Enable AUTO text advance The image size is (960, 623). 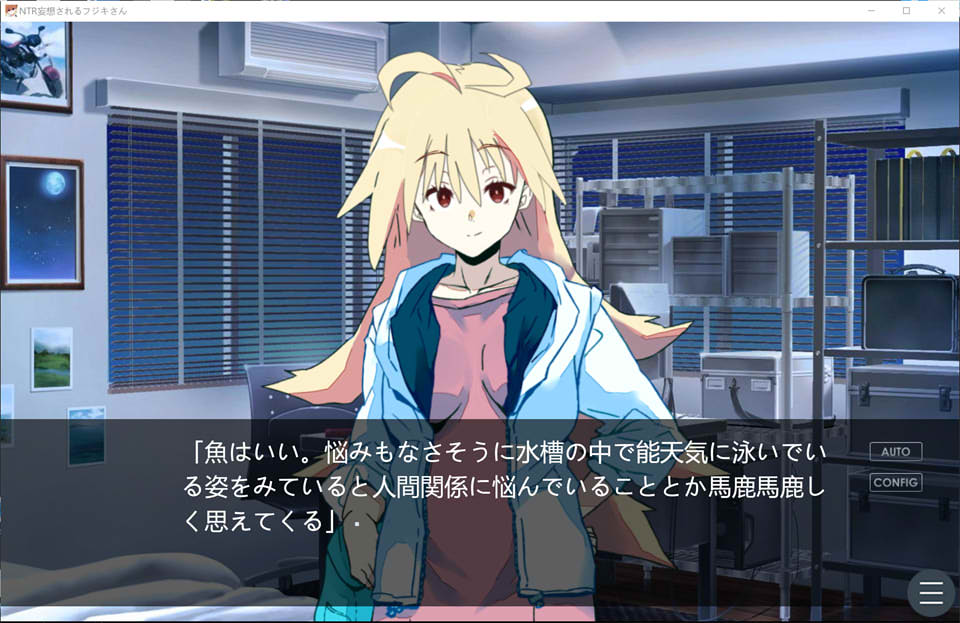tap(895, 451)
